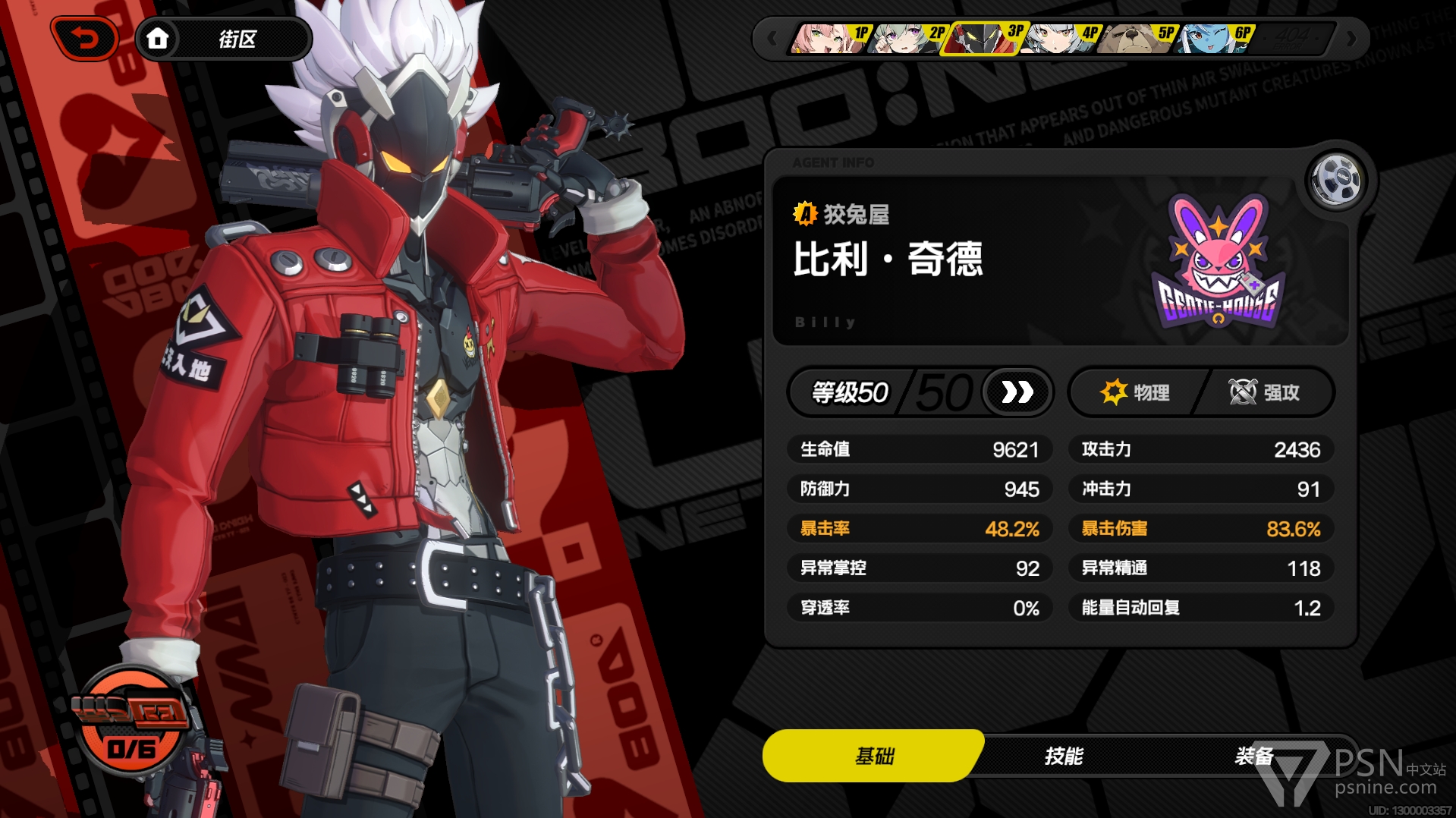Select the 基础 basic stats tab

(x=874, y=756)
